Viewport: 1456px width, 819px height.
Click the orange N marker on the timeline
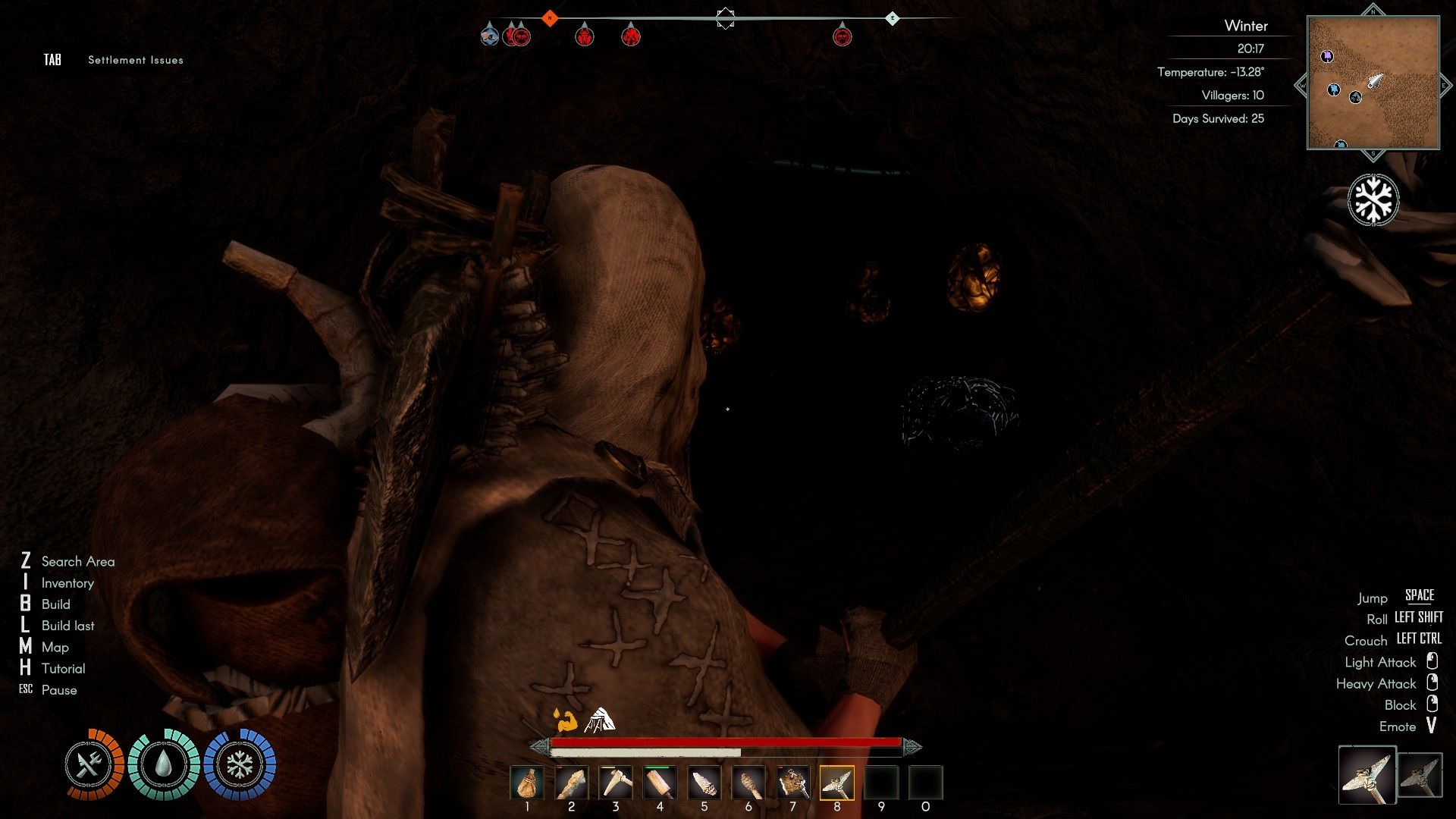(550, 17)
